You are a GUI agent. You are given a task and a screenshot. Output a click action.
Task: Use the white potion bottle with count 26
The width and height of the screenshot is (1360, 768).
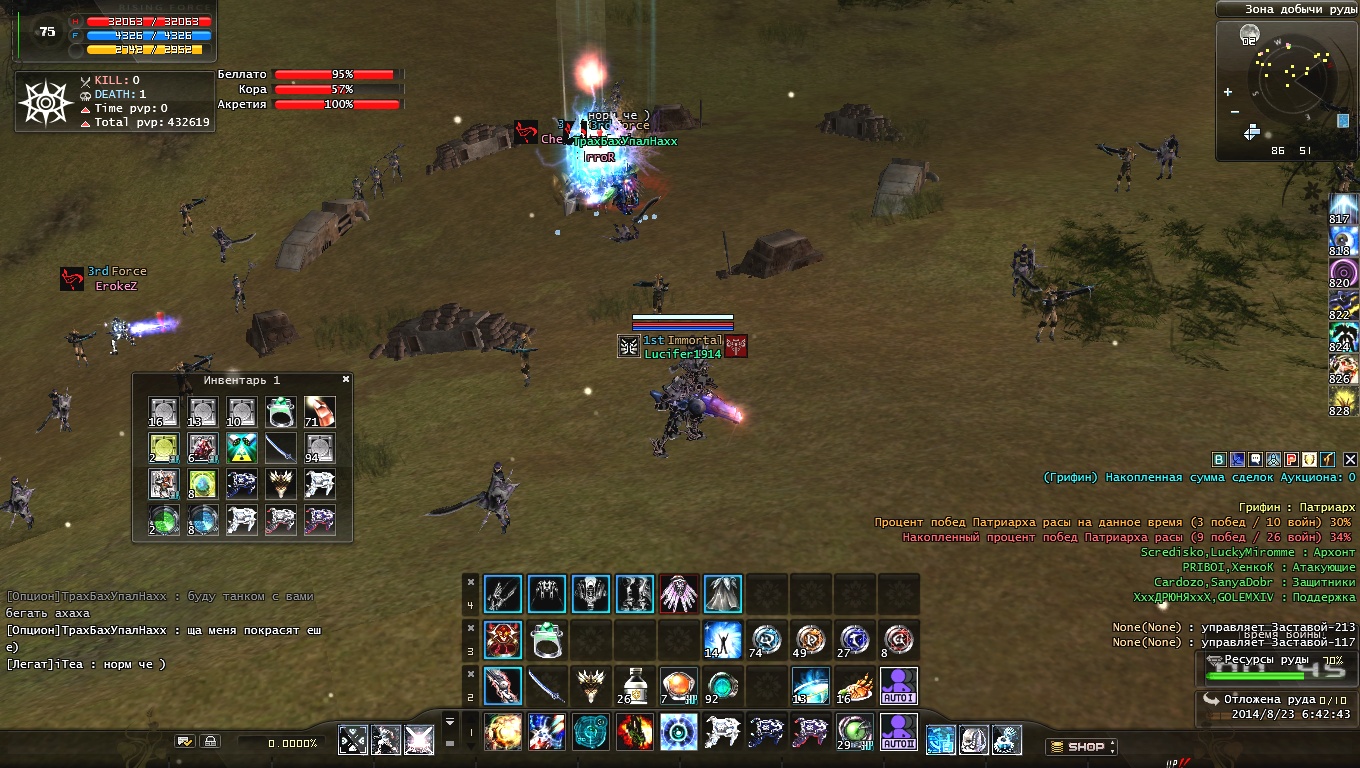point(634,686)
